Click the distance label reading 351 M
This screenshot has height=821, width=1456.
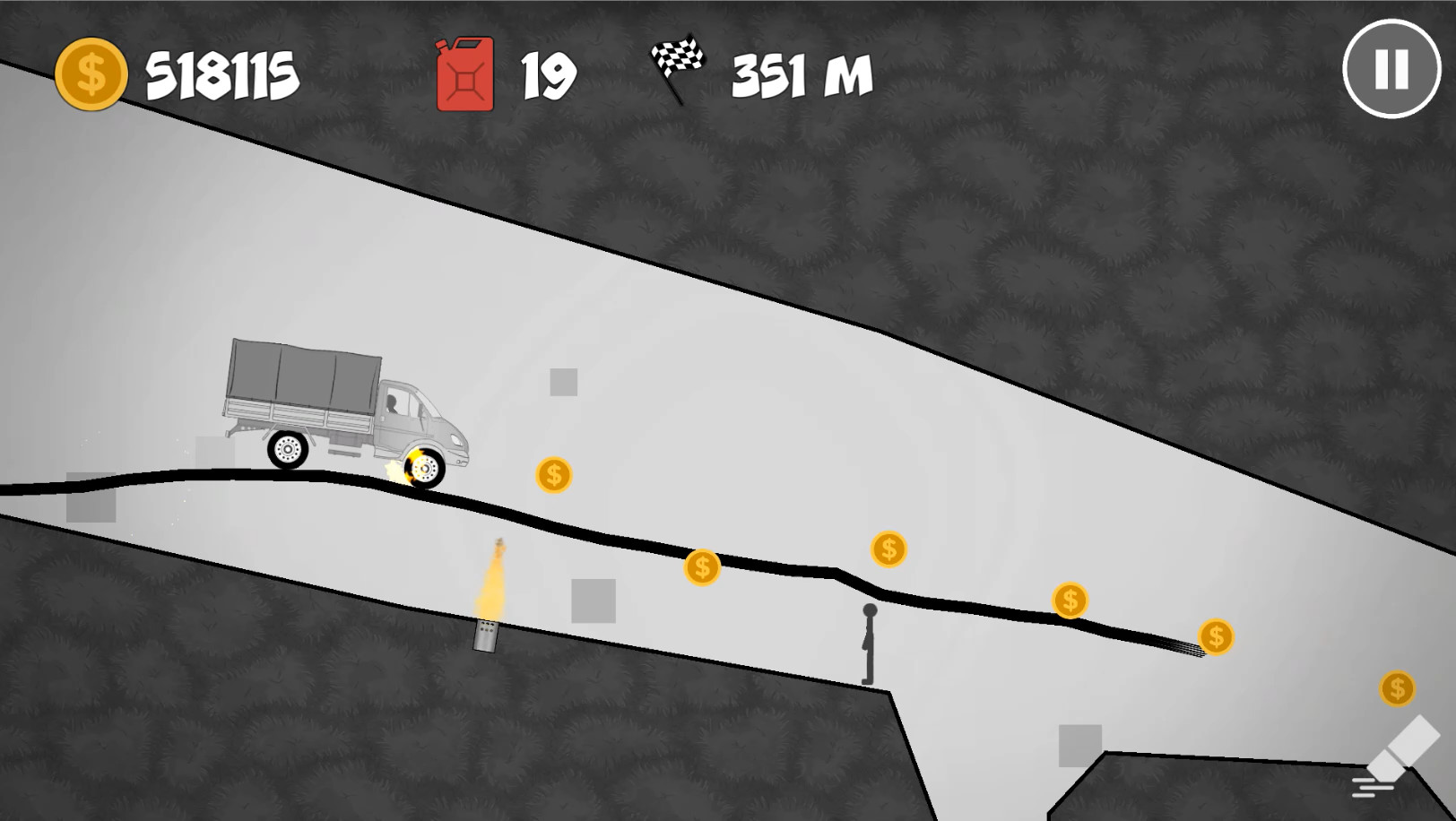click(x=798, y=76)
